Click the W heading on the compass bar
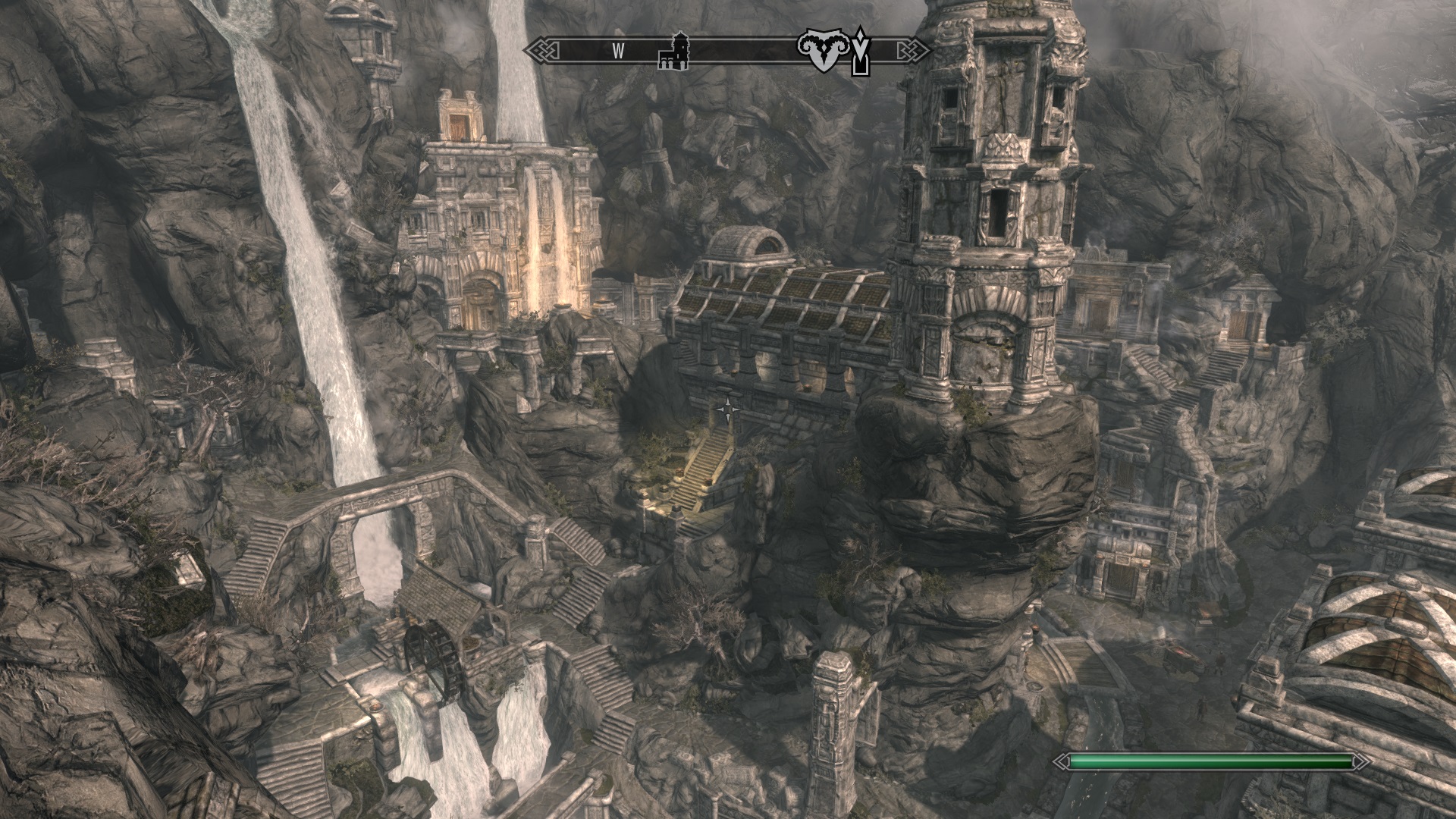 pos(619,52)
